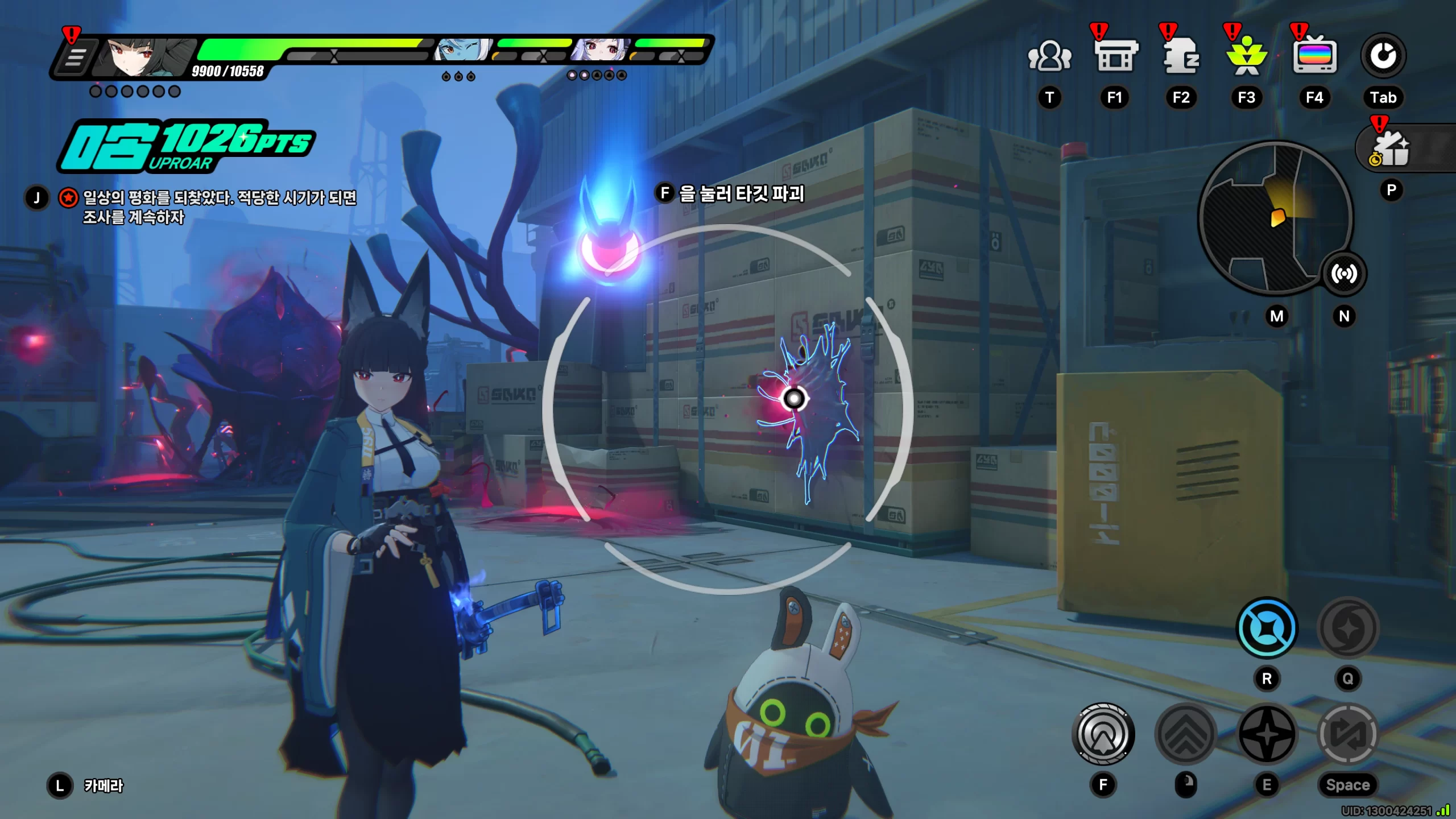Trigger the greyed-out swirl skill button

click(x=1347, y=628)
